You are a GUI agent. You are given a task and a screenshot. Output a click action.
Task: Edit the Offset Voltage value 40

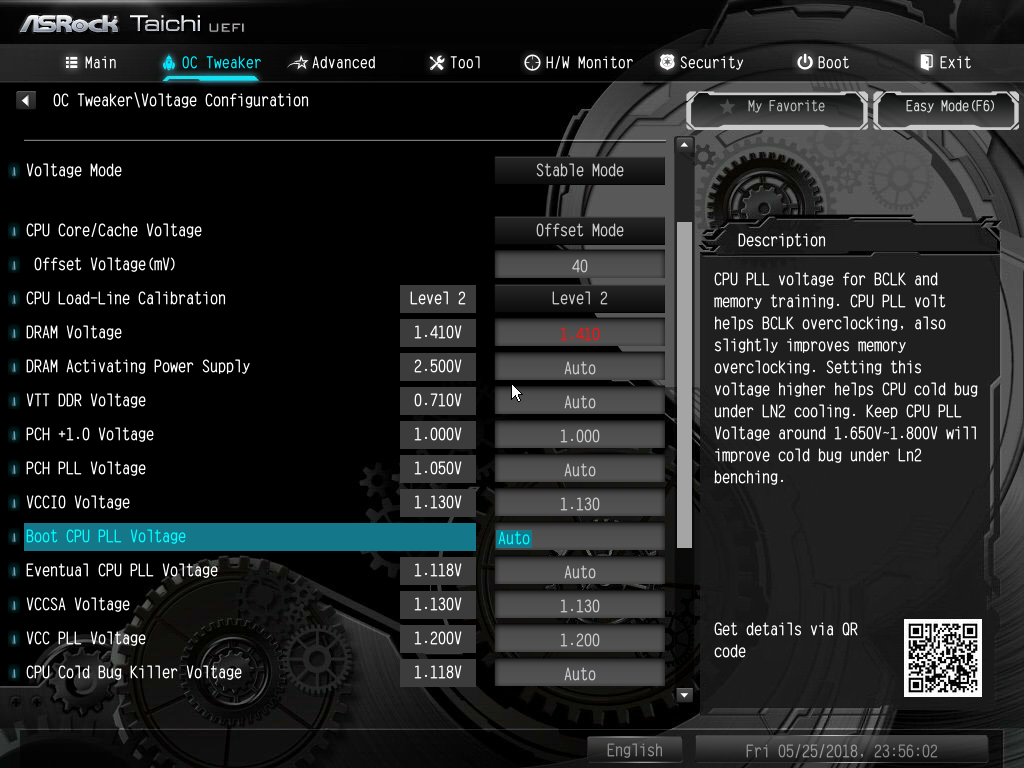(x=579, y=266)
